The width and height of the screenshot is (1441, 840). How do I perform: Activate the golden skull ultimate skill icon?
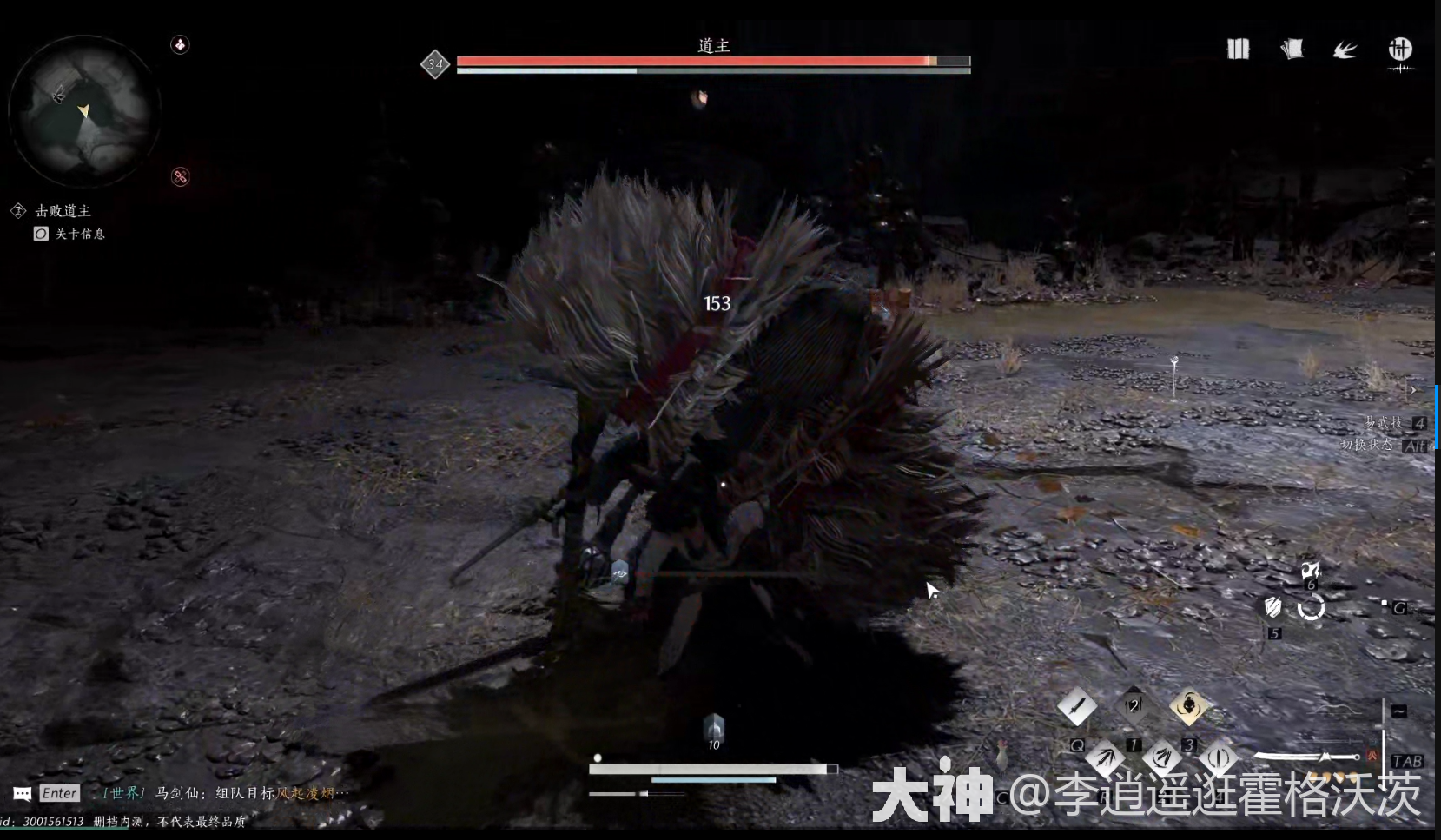1188,706
